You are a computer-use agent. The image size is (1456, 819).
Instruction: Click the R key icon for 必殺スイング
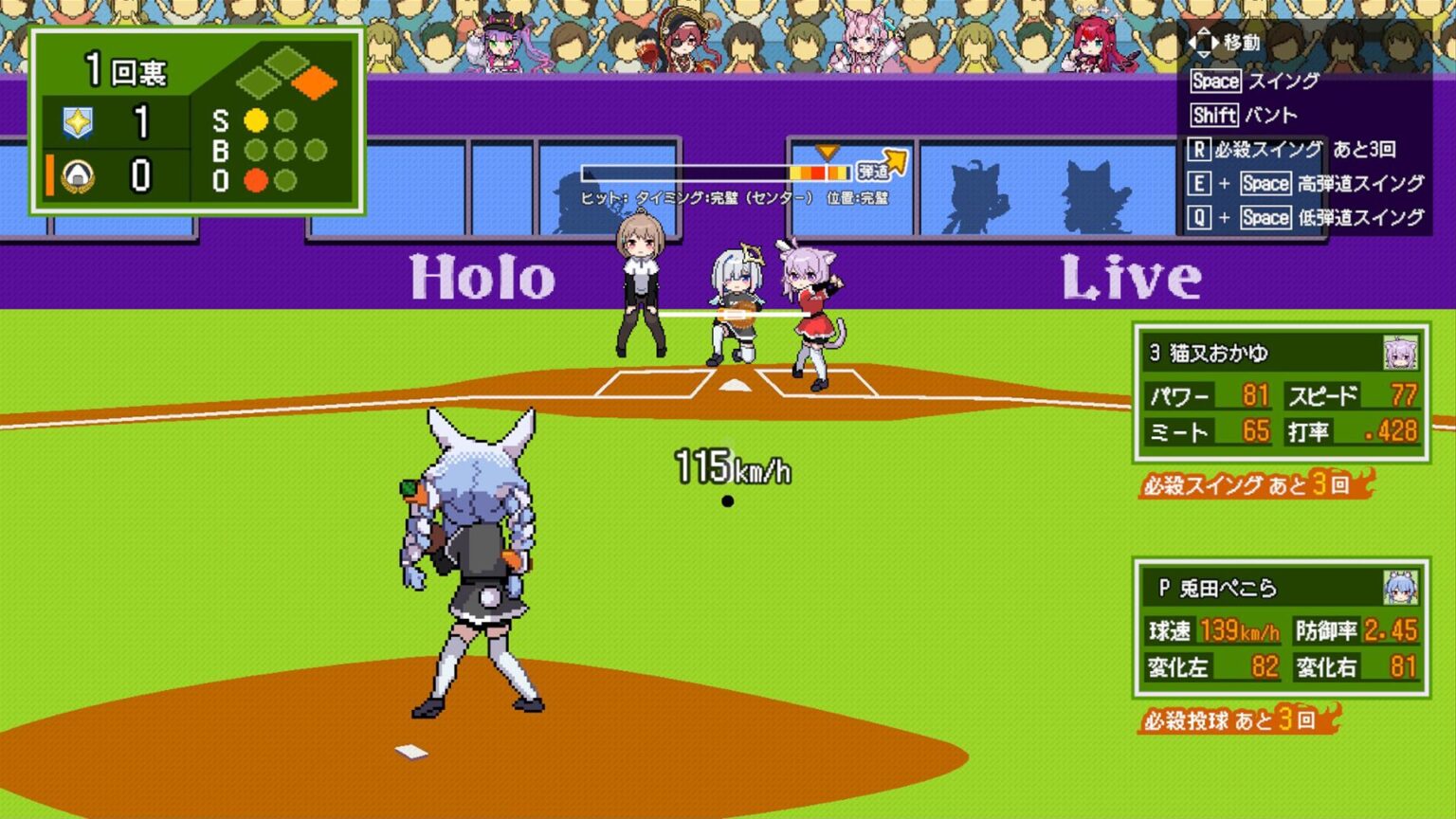click(x=1199, y=149)
